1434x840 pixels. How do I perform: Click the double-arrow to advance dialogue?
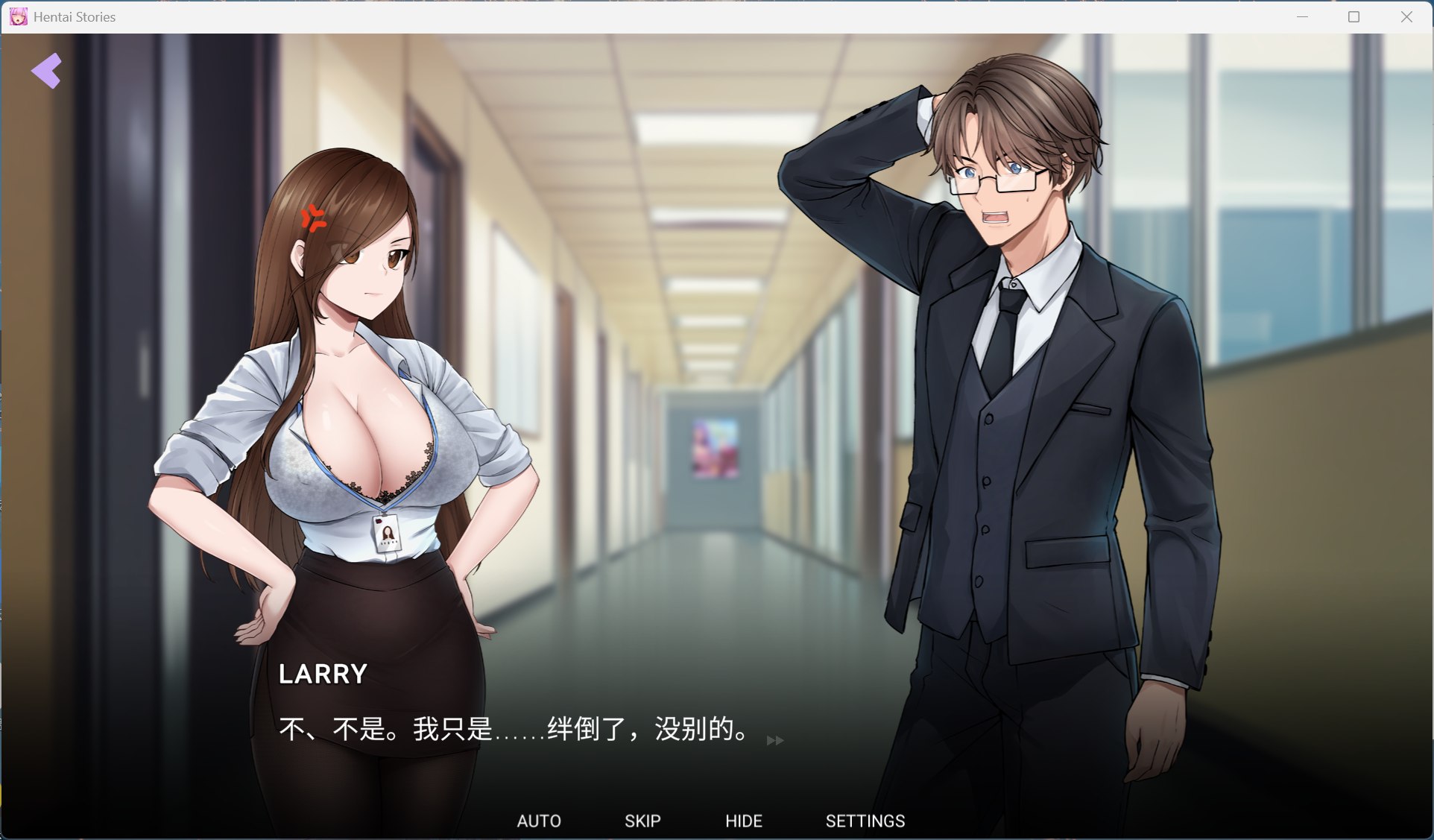pyautogui.click(x=775, y=740)
